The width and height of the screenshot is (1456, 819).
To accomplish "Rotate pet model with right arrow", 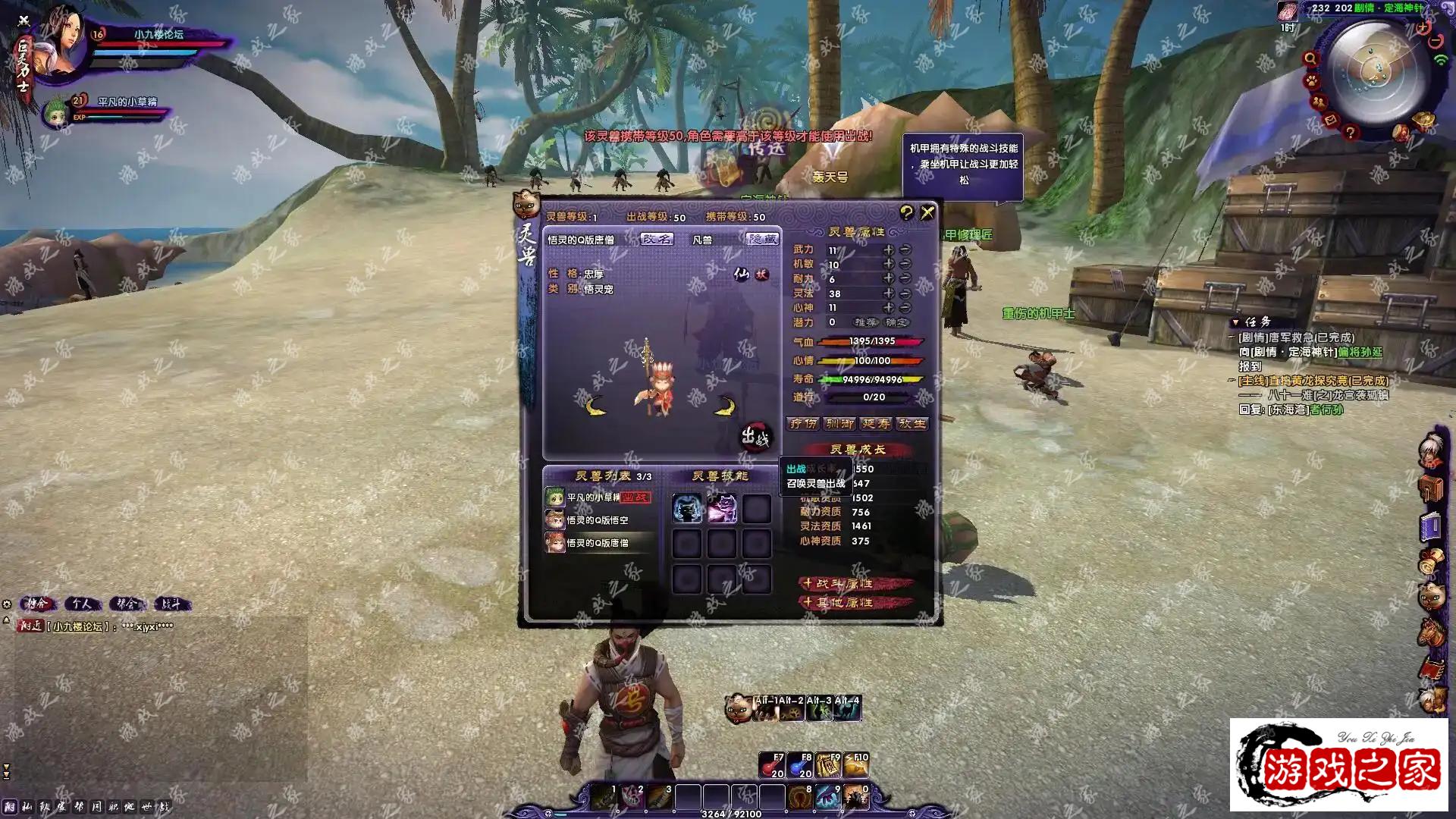I will 726,406.
